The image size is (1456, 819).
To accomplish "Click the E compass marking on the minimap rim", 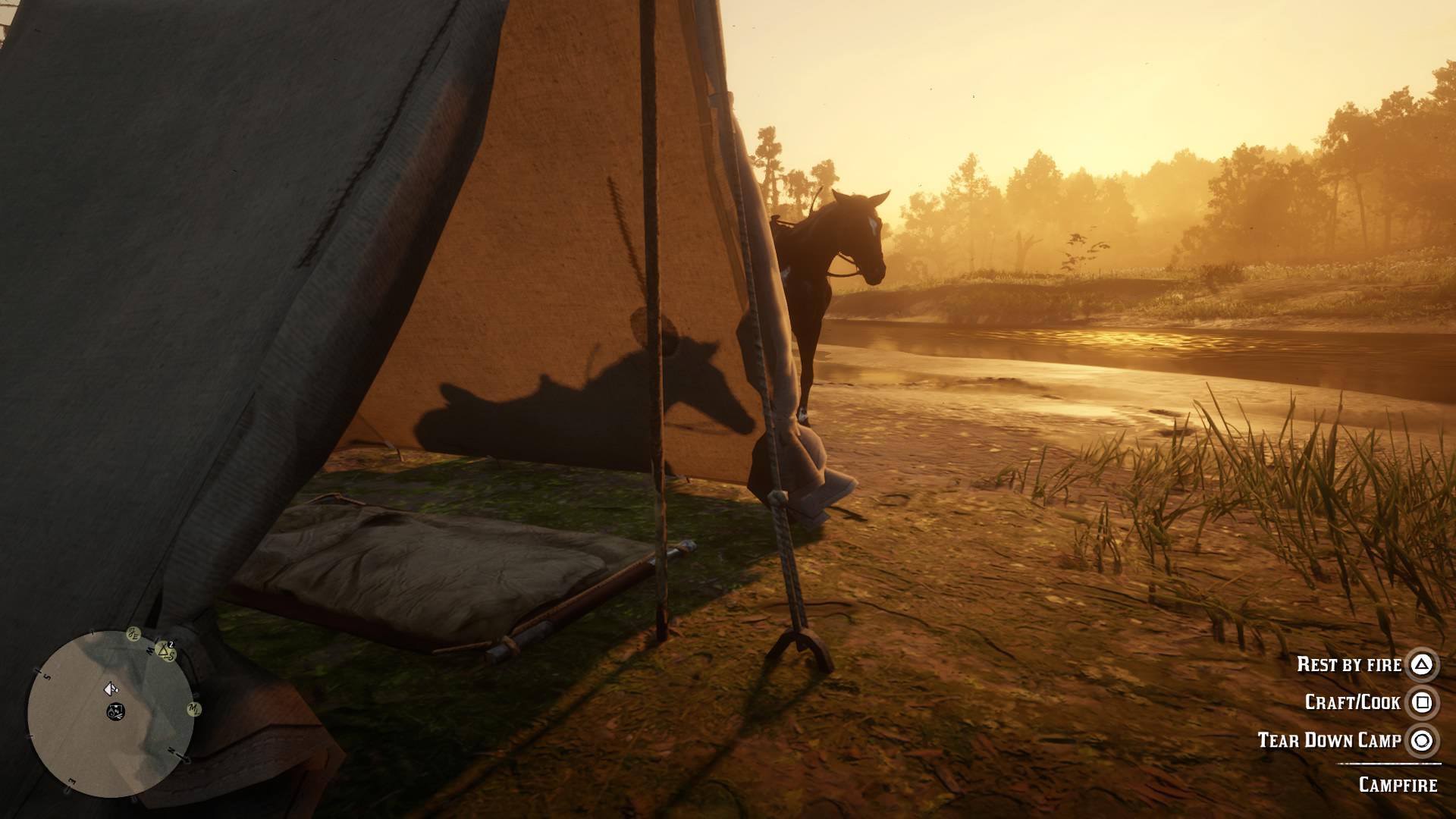I will coord(71,781).
